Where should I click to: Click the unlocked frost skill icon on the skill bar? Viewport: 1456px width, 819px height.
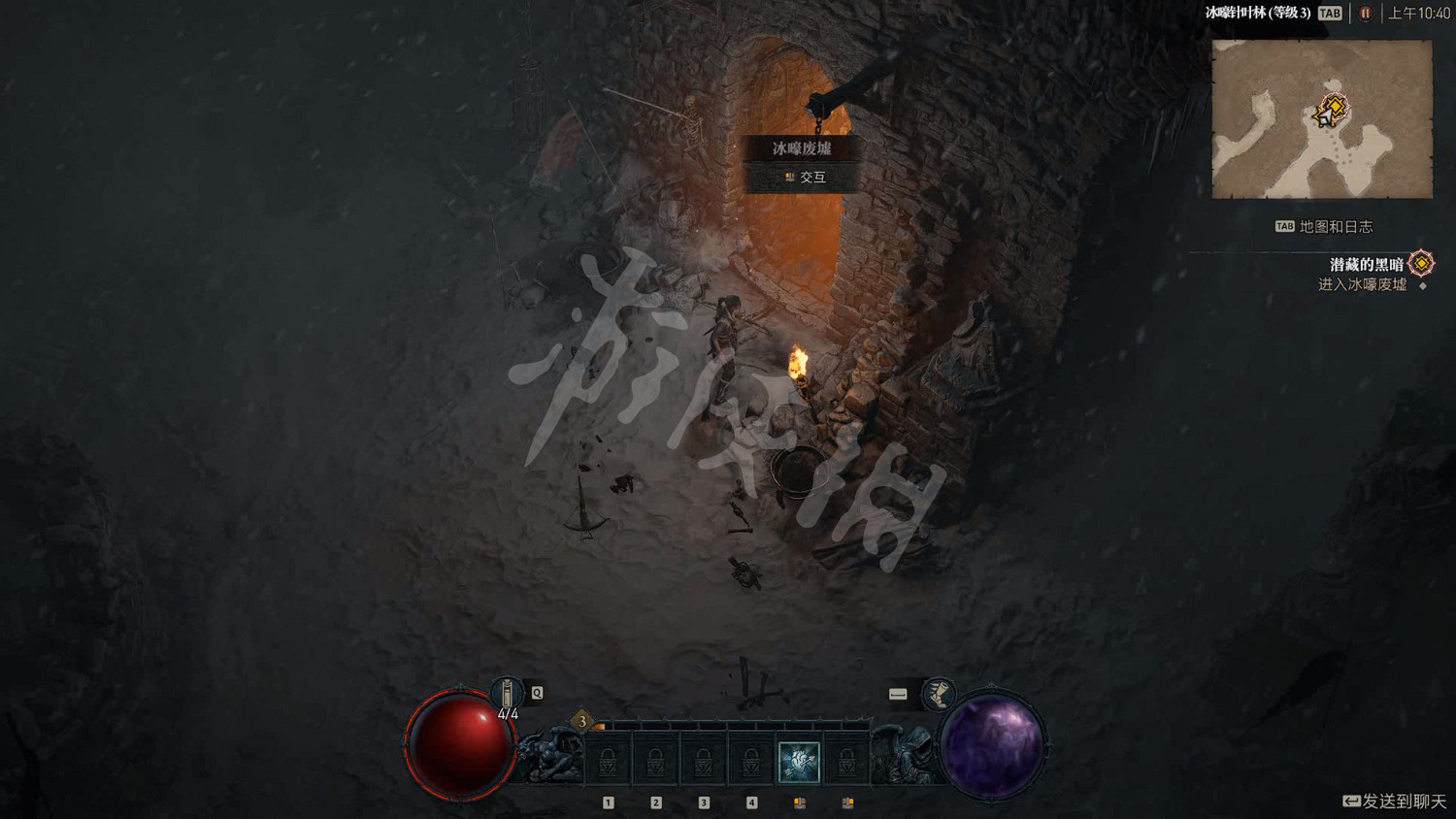tap(799, 762)
